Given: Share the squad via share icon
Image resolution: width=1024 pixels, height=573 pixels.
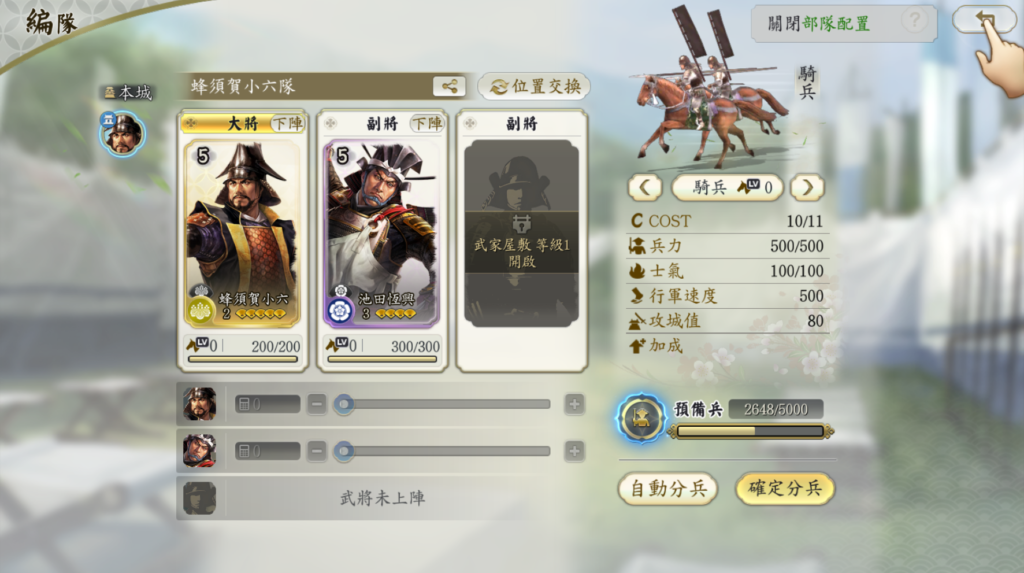Looking at the screenshot, I should (x=449, y=86).
